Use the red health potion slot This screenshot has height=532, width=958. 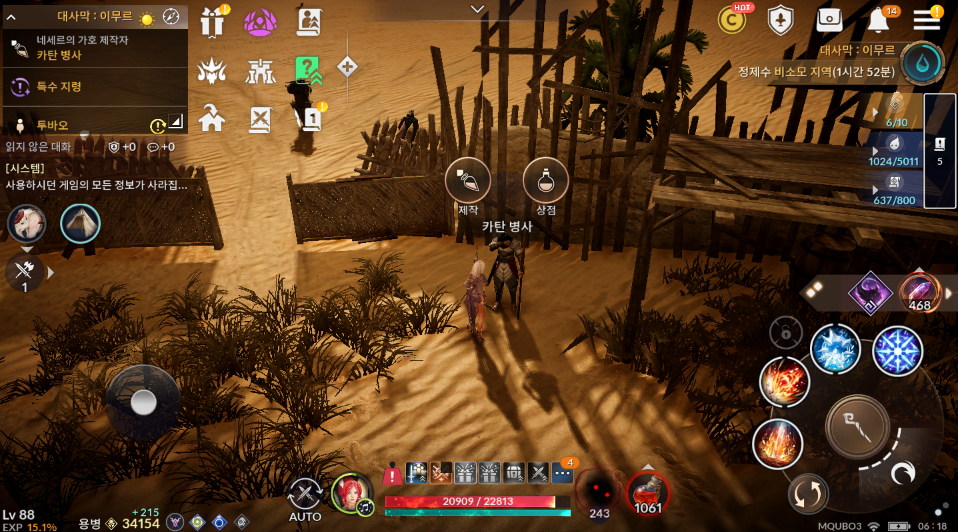tap(647, 492)
